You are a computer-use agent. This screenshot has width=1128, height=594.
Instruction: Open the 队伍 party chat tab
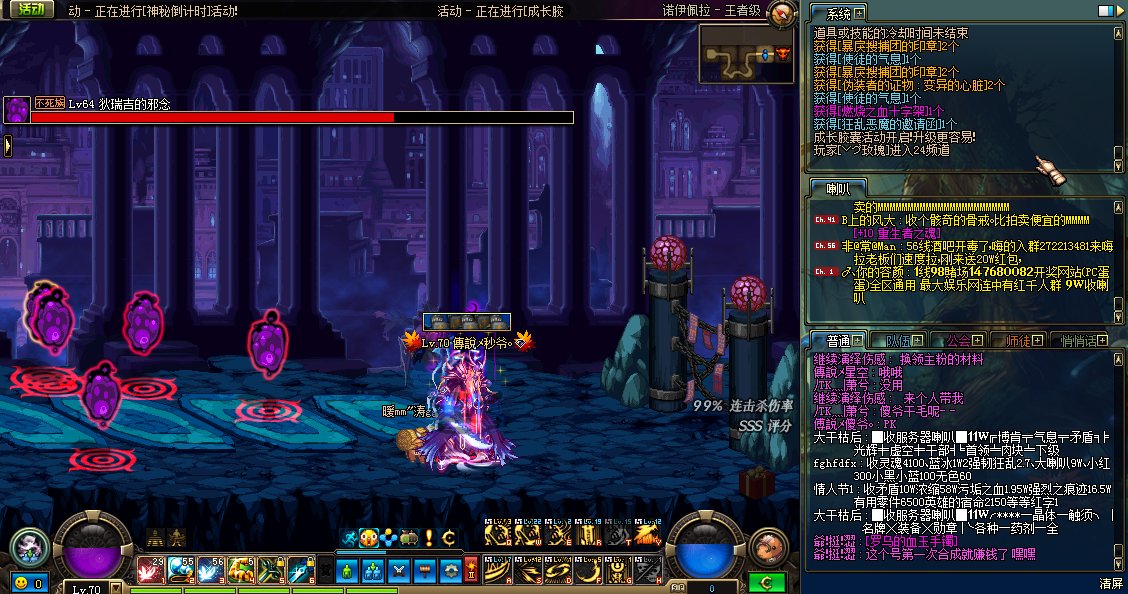click(x=893, y=340)
